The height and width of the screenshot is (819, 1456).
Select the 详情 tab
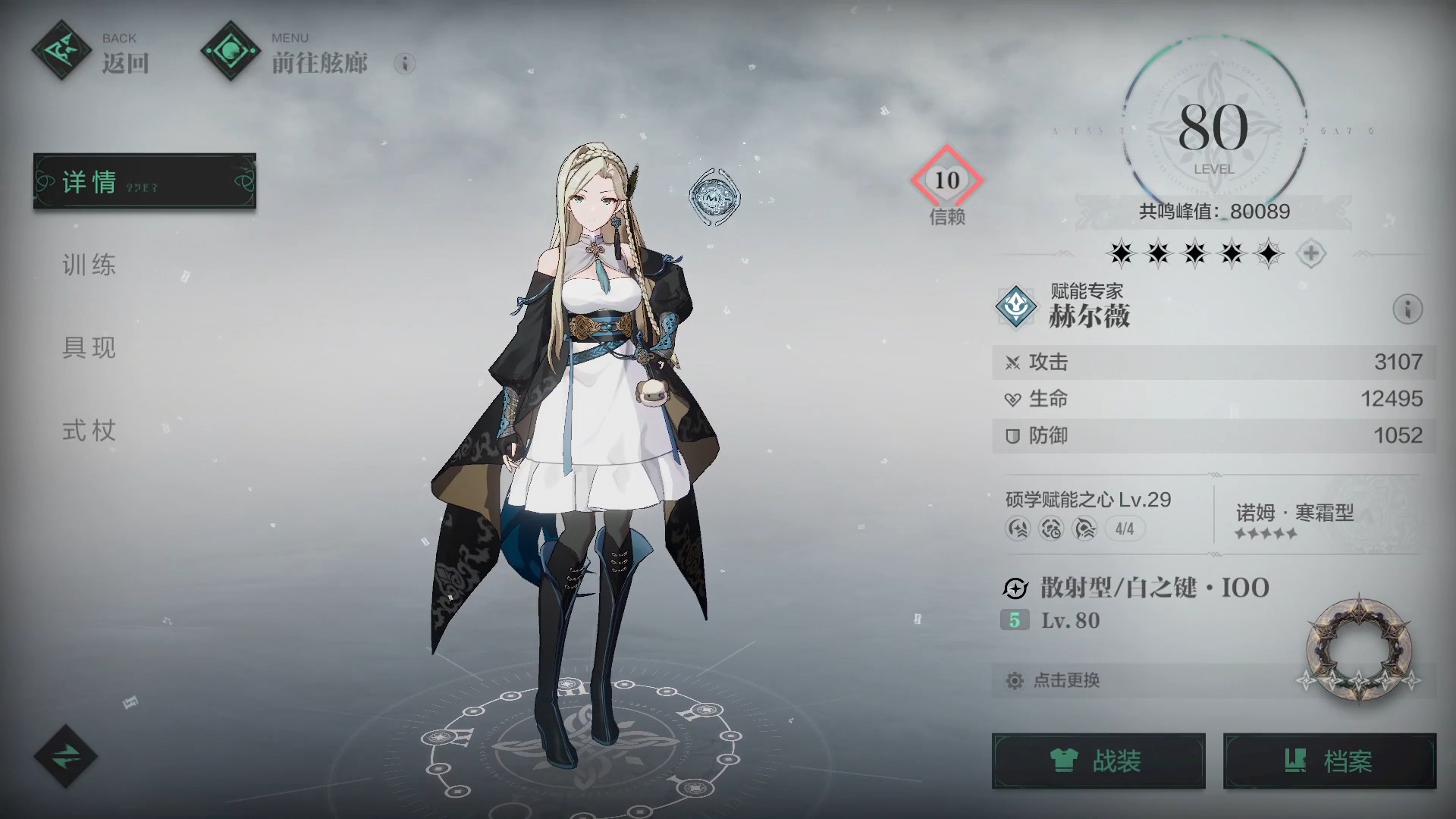click(144, 181)
